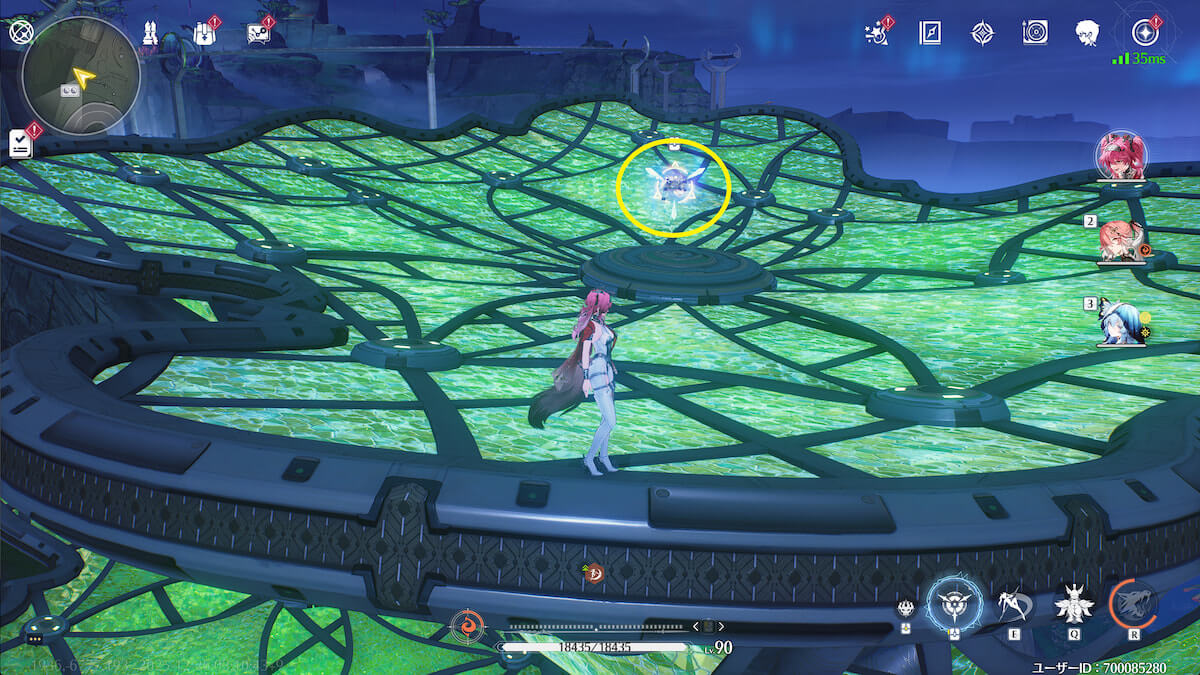The width and height of the screenshot is (1200, 675).
Task: Open the shooting stars events icon
Action: [876, 33]
